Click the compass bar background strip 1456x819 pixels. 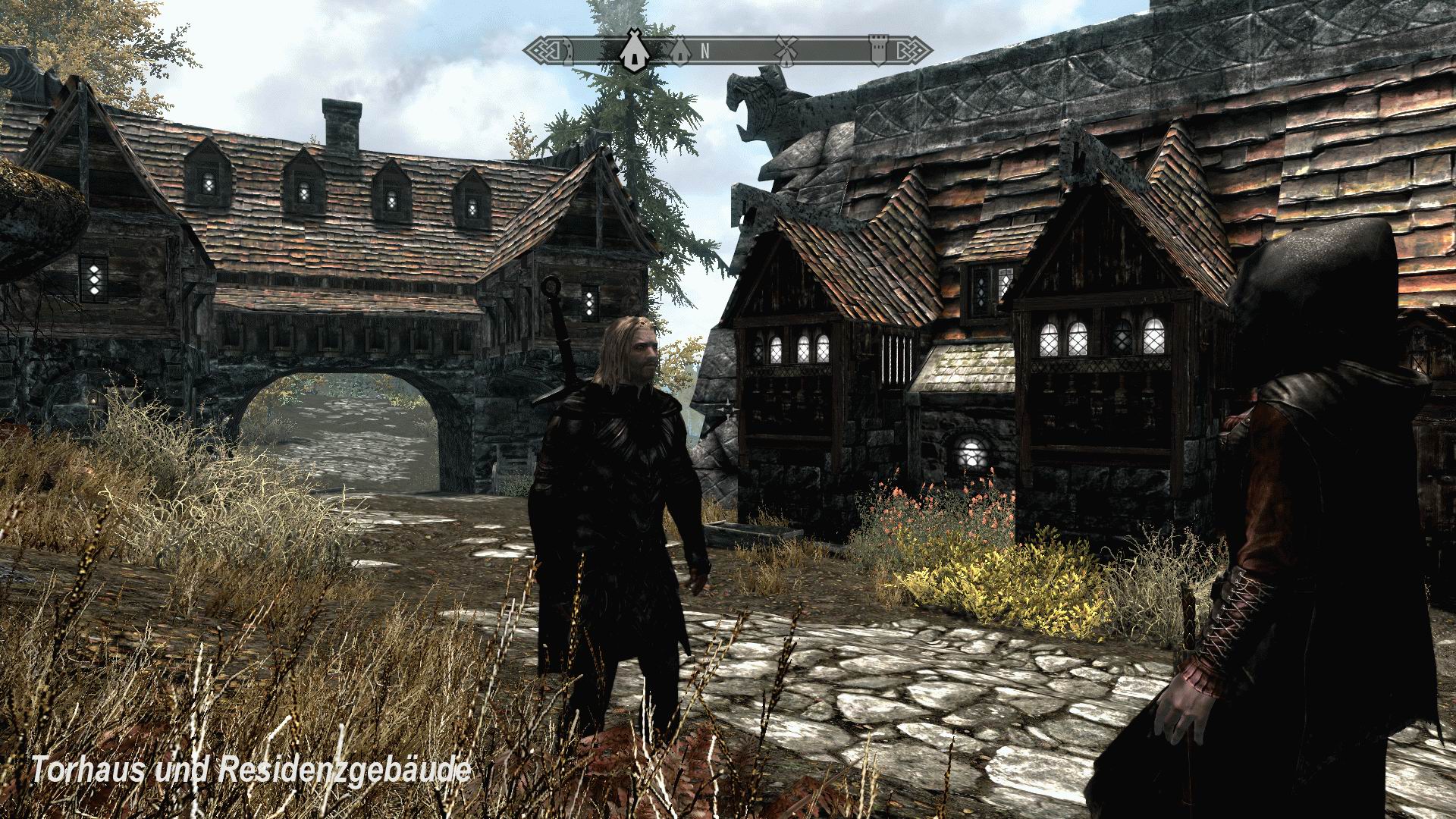(x=743, y=52)
